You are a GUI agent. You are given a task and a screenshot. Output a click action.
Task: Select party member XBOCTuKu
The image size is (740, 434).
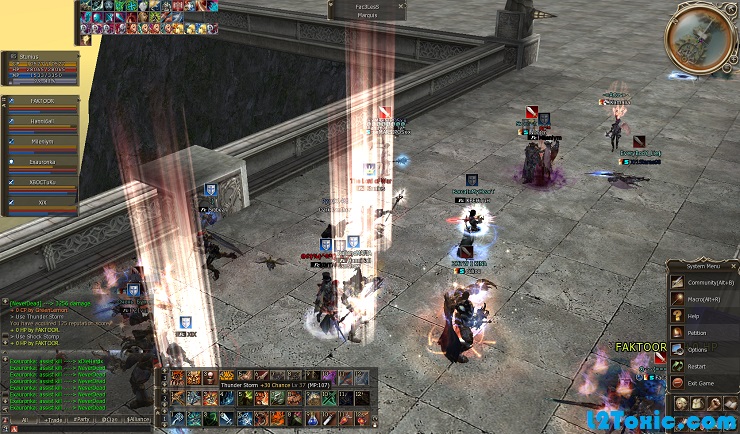42,183
